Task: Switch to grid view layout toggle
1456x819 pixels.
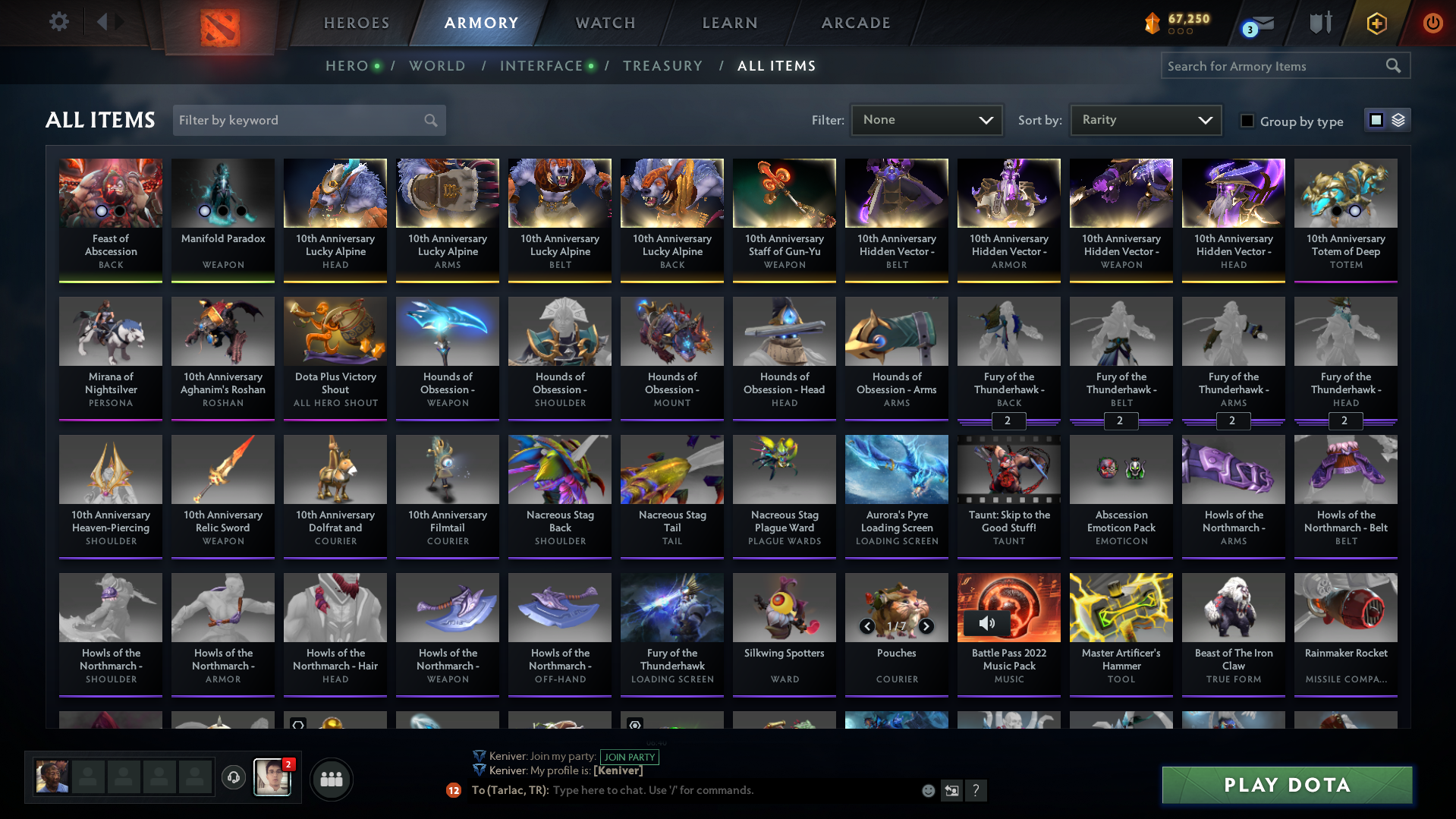Action: click(1376, 119)
